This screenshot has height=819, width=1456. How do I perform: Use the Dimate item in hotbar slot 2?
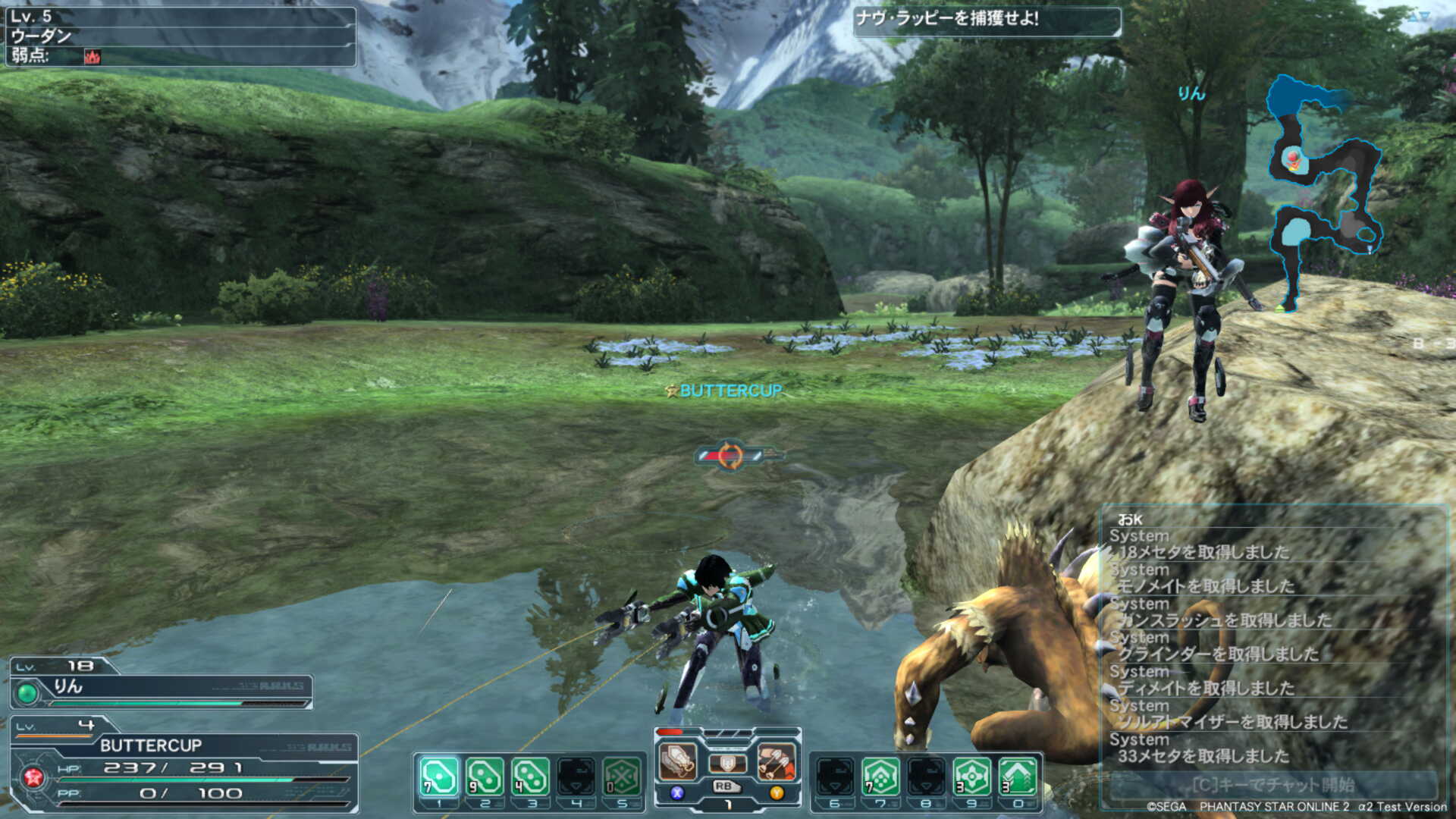tap(485, 777)
